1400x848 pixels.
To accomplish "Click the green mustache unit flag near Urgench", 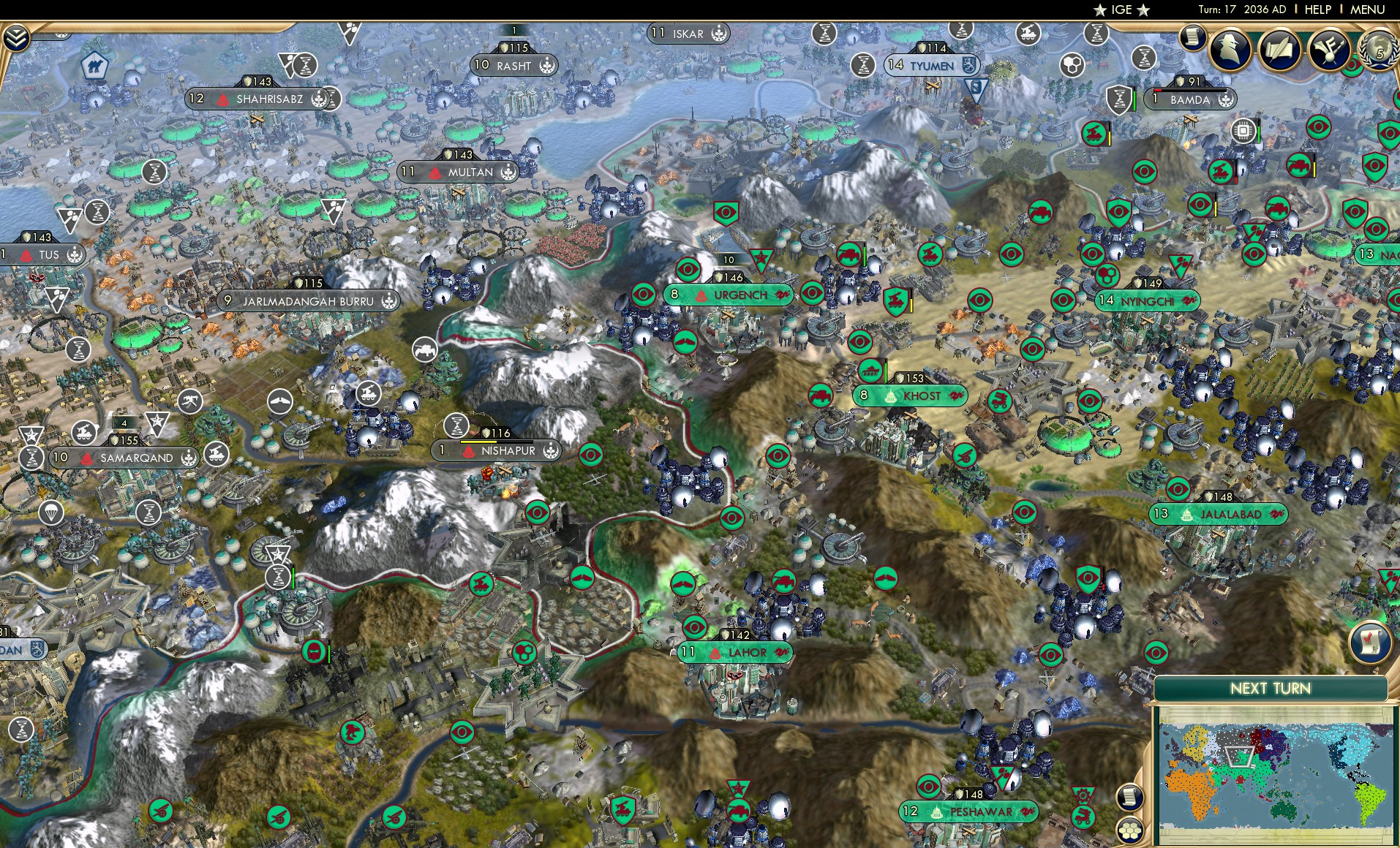I will click(685, 341).
